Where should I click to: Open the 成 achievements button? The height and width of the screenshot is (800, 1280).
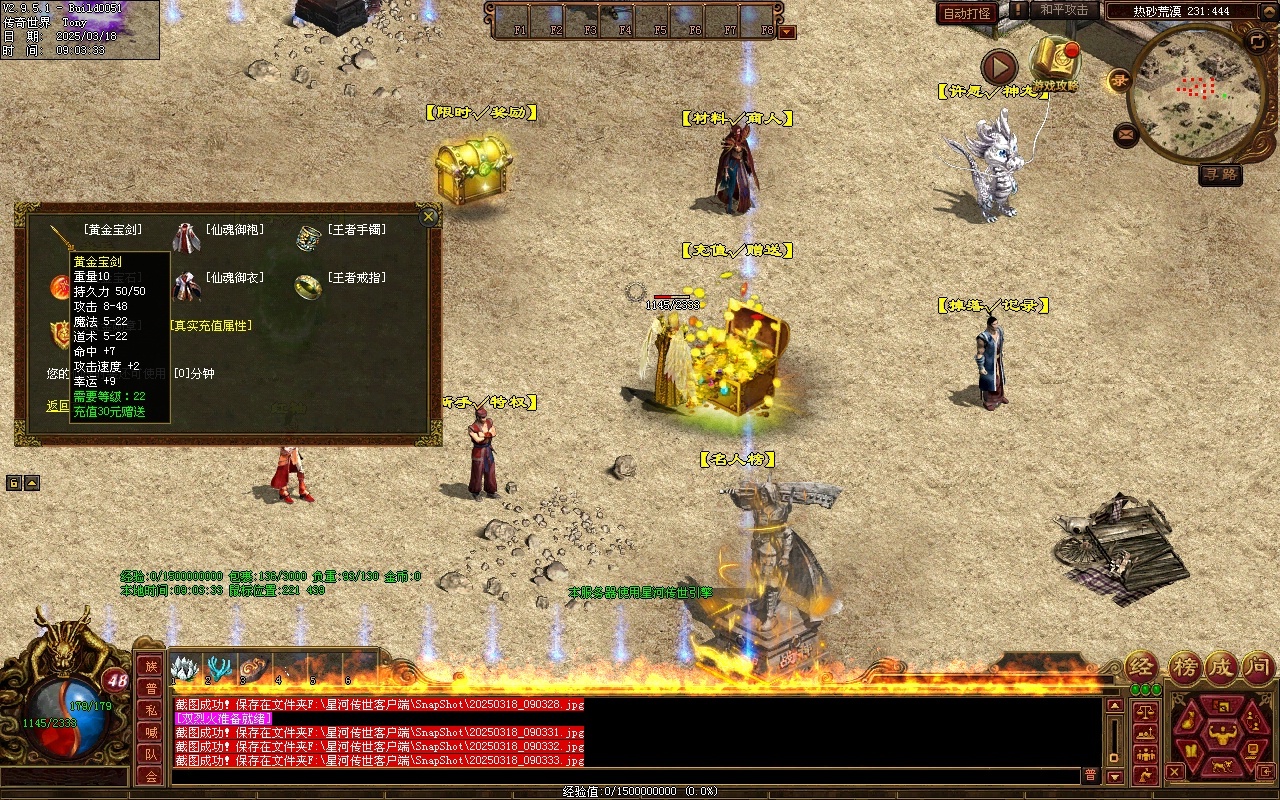[1220, 667]
